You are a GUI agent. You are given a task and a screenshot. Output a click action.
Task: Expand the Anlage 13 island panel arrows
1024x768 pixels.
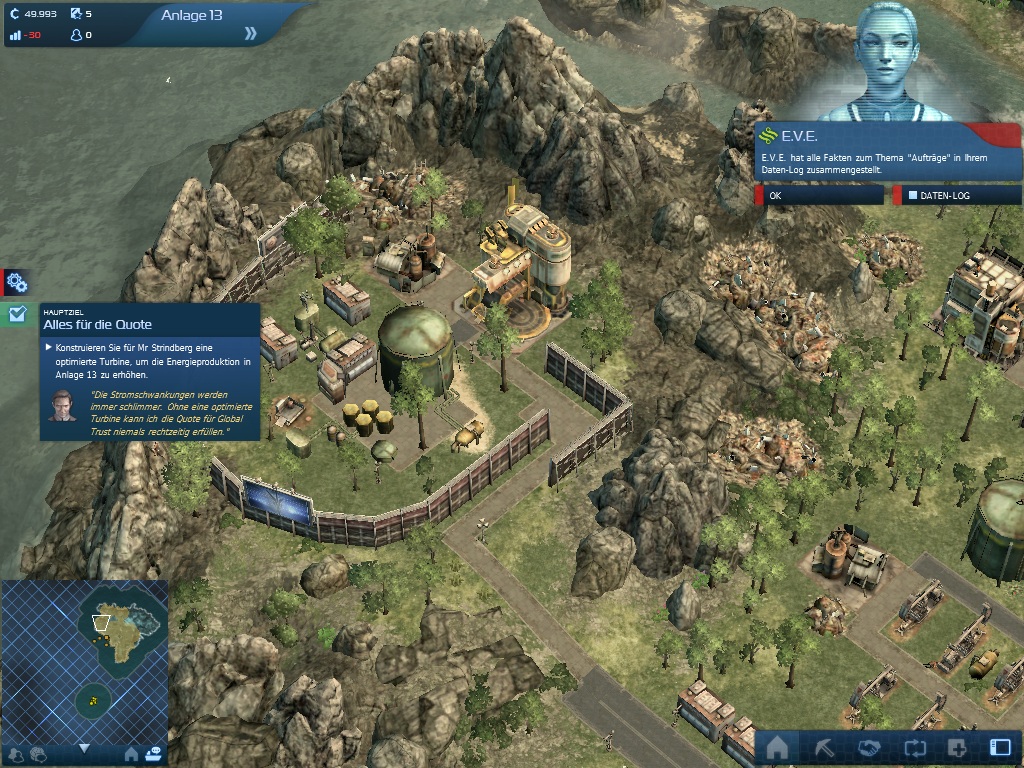pyautogui.click(x=250, y=33)
